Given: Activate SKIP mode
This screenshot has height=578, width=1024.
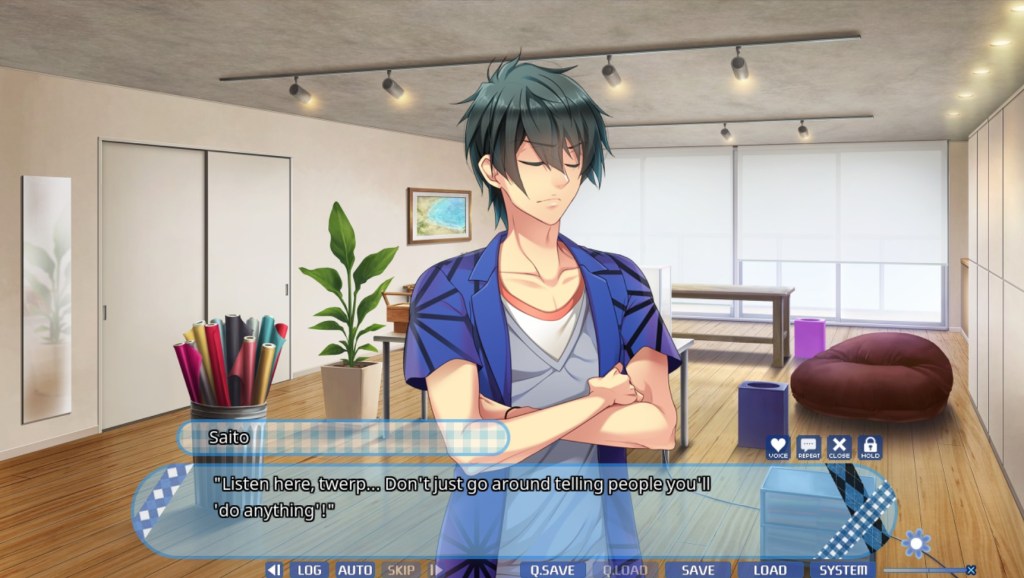Looking at the screenshot, I should [x=401, y=570].
